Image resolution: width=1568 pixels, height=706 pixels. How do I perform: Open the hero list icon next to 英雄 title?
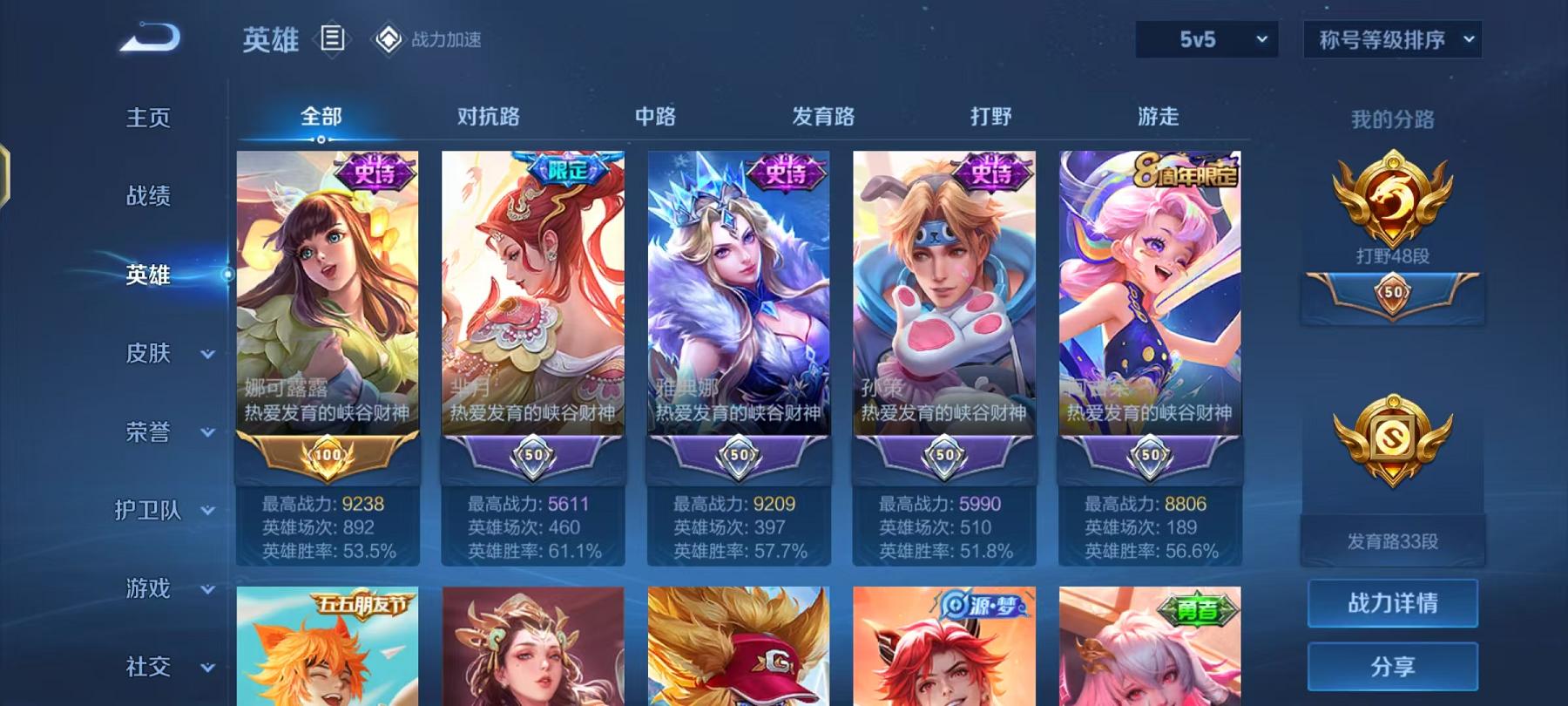click(331, 38)
